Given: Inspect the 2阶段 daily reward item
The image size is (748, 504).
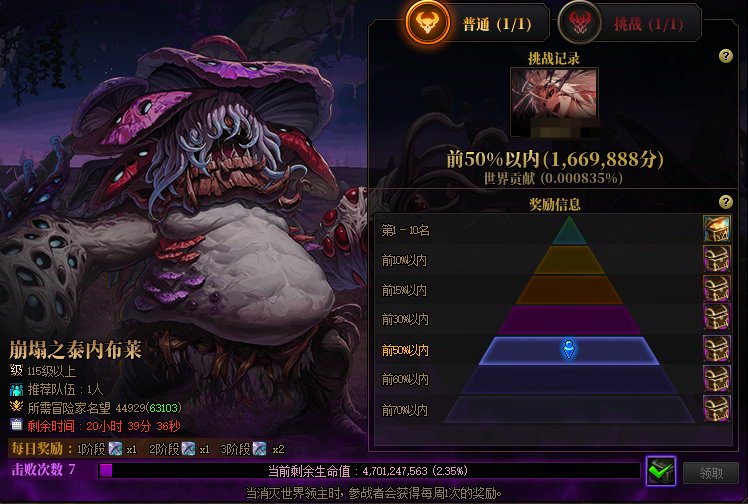Looking at the screenshot, I should [x=188, y=449].
